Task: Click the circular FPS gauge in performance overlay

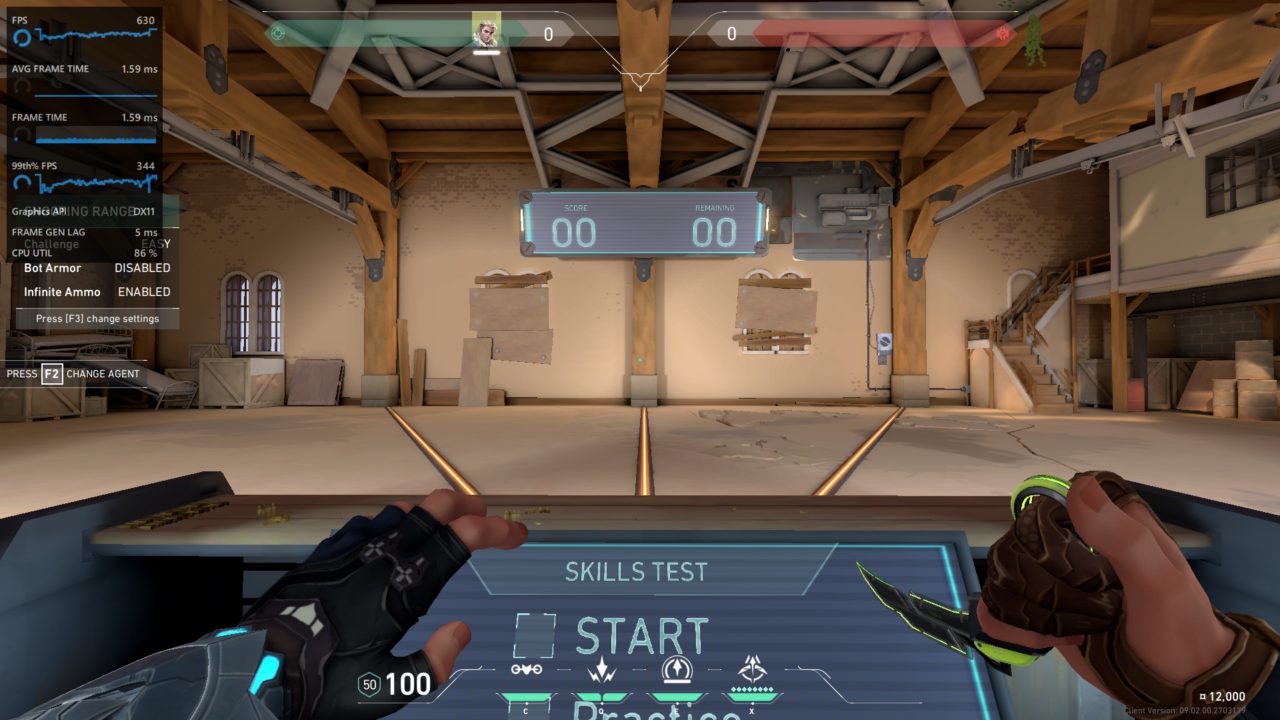Action: point(22,36)
